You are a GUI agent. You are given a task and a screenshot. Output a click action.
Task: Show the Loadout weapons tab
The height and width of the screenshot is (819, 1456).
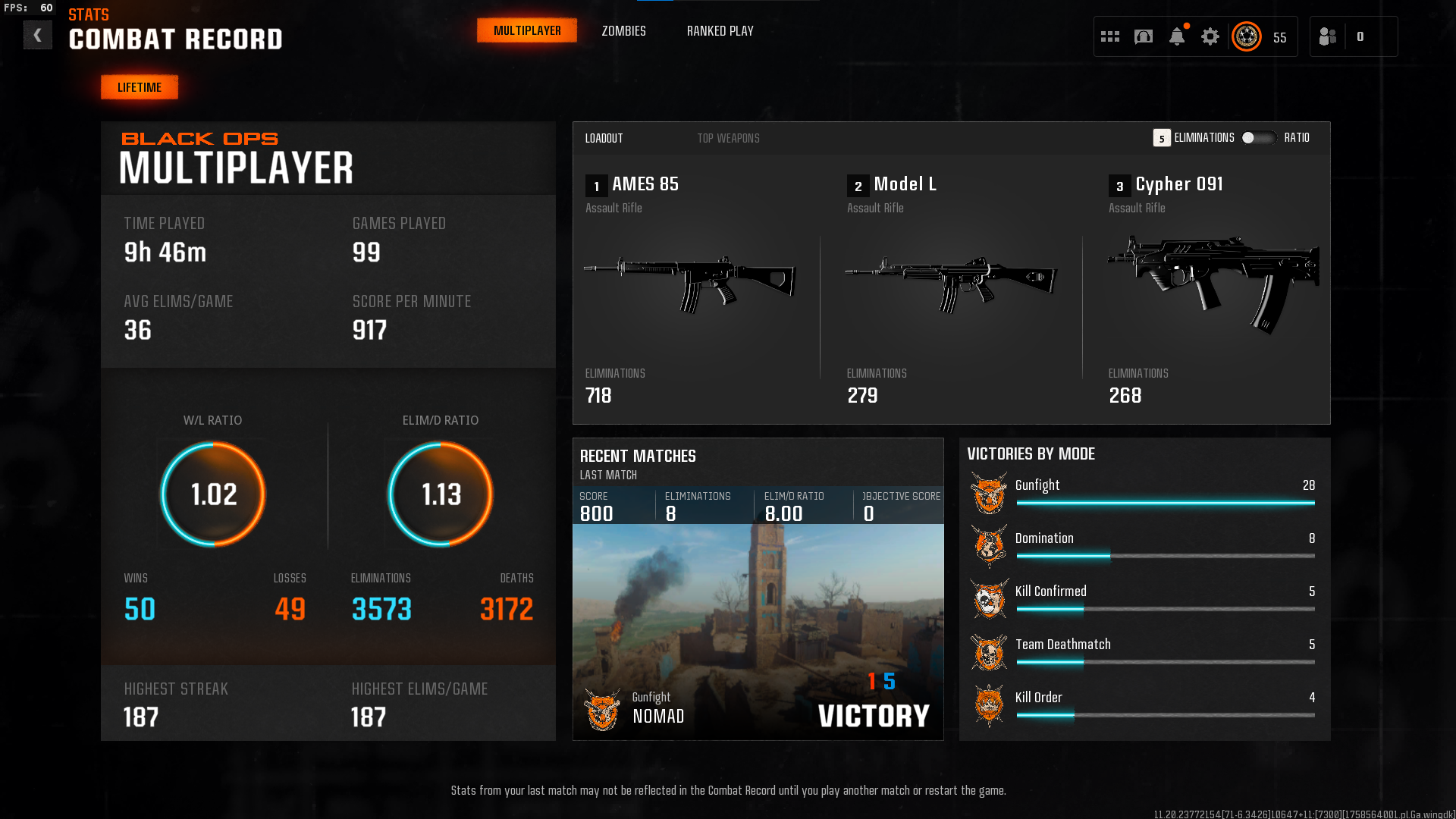click(x=604, y=138)
